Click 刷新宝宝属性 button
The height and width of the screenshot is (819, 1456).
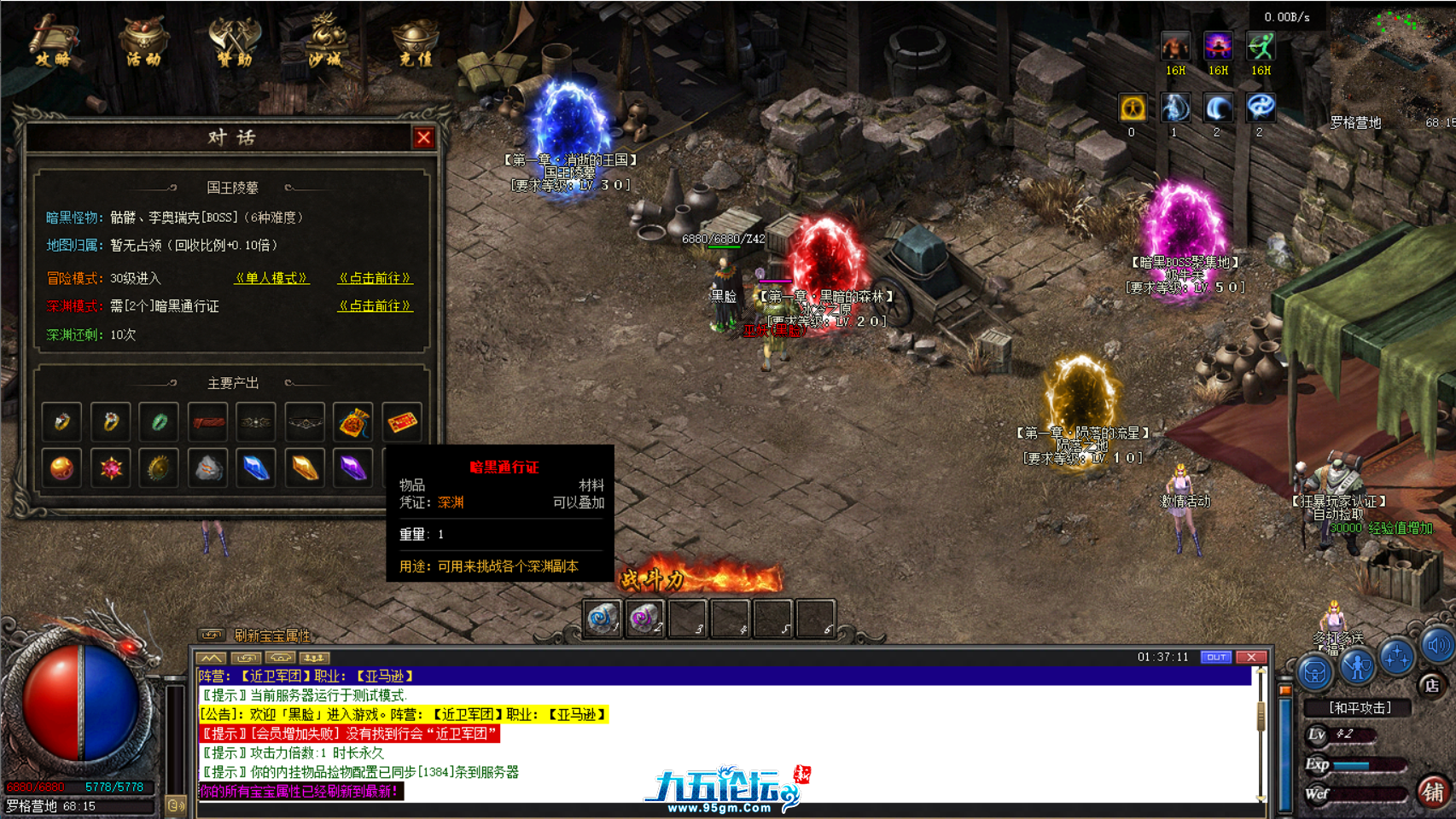tap(271, 635)
